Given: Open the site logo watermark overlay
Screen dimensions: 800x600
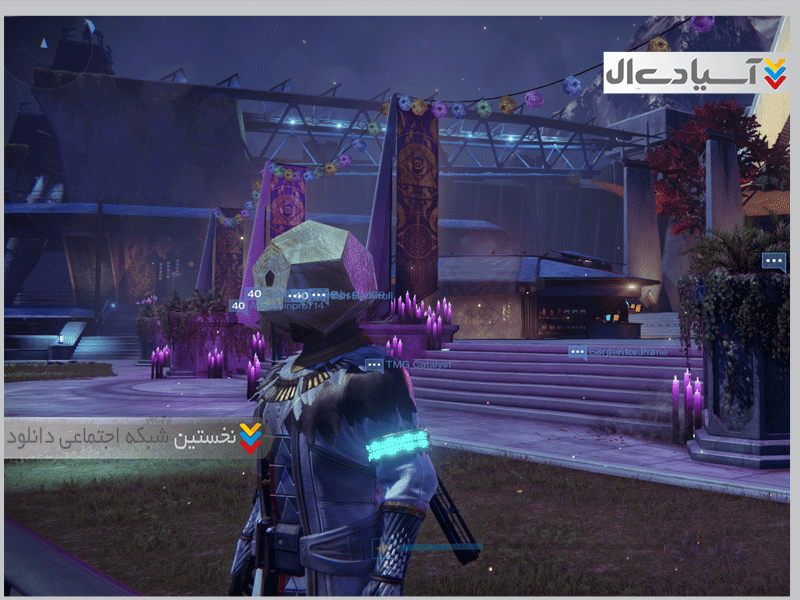Looking at the screenshot, I should [x=697, y=72].
